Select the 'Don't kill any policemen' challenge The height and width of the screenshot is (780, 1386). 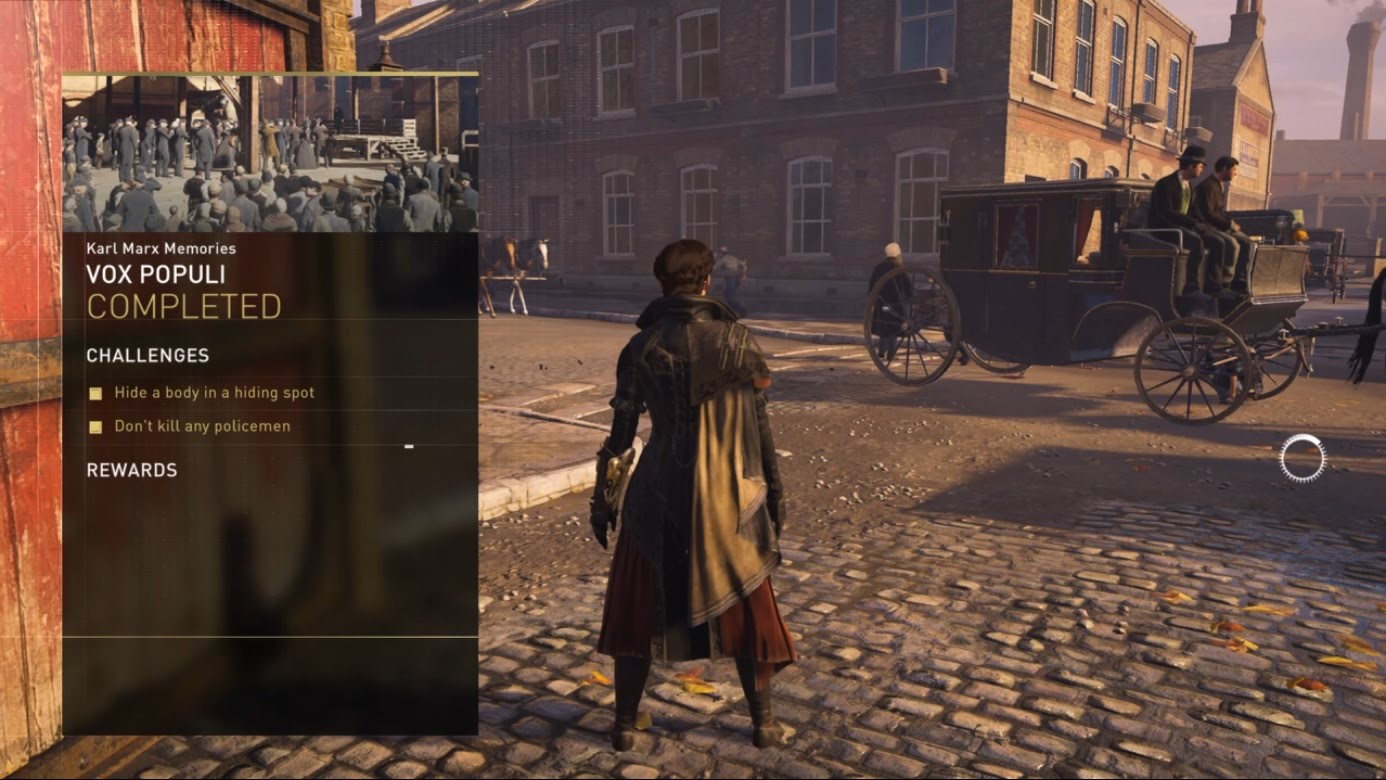pyautogui.click(x=201, y=426)
